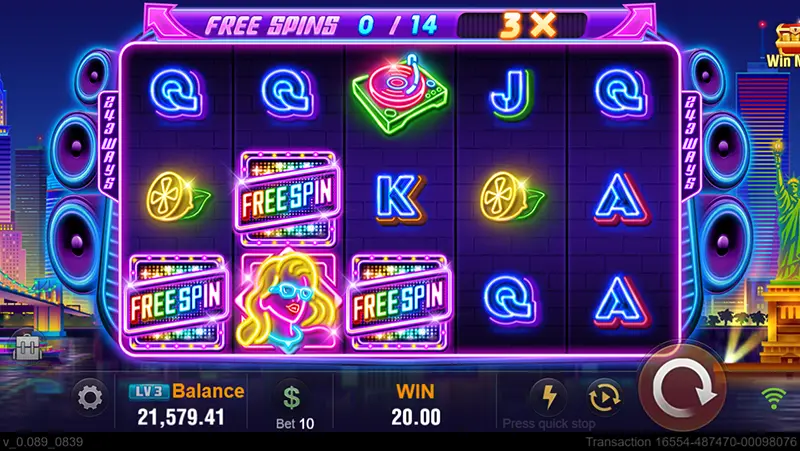Adjust the bet with the dollar sign button
Image resolution: width=800 pixels, height=451 pixels.
[x=291, y=398]
